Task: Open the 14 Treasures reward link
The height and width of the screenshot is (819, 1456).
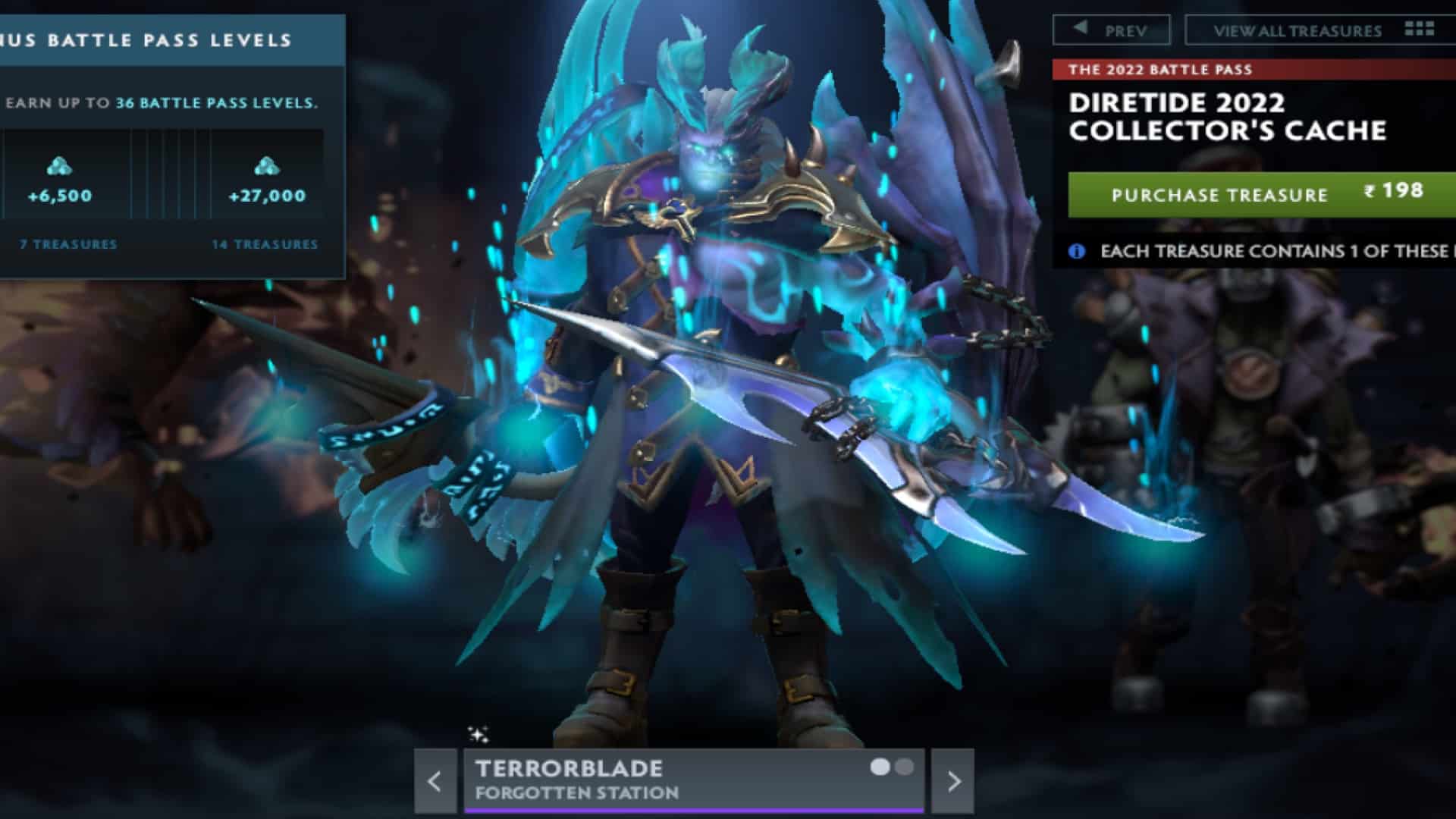Action: [265, 245]
